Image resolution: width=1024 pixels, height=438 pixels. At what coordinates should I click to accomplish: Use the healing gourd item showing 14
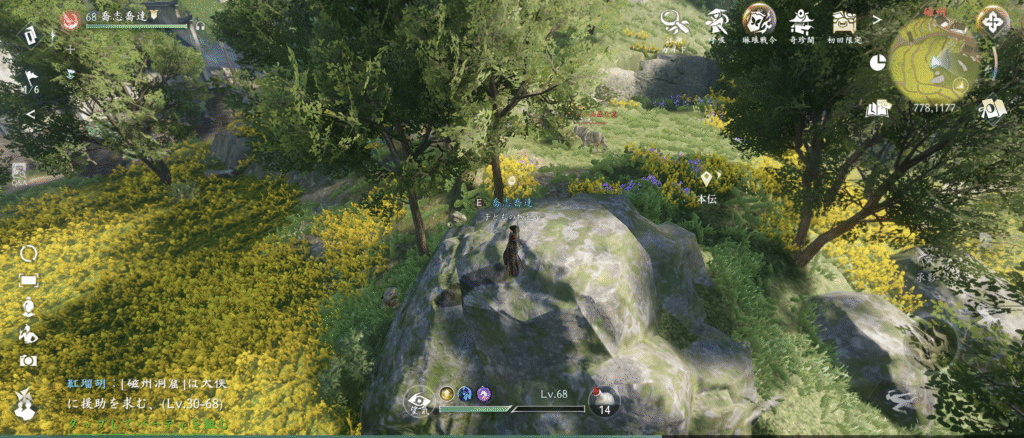pyautogui.click(x=604, y=401)
